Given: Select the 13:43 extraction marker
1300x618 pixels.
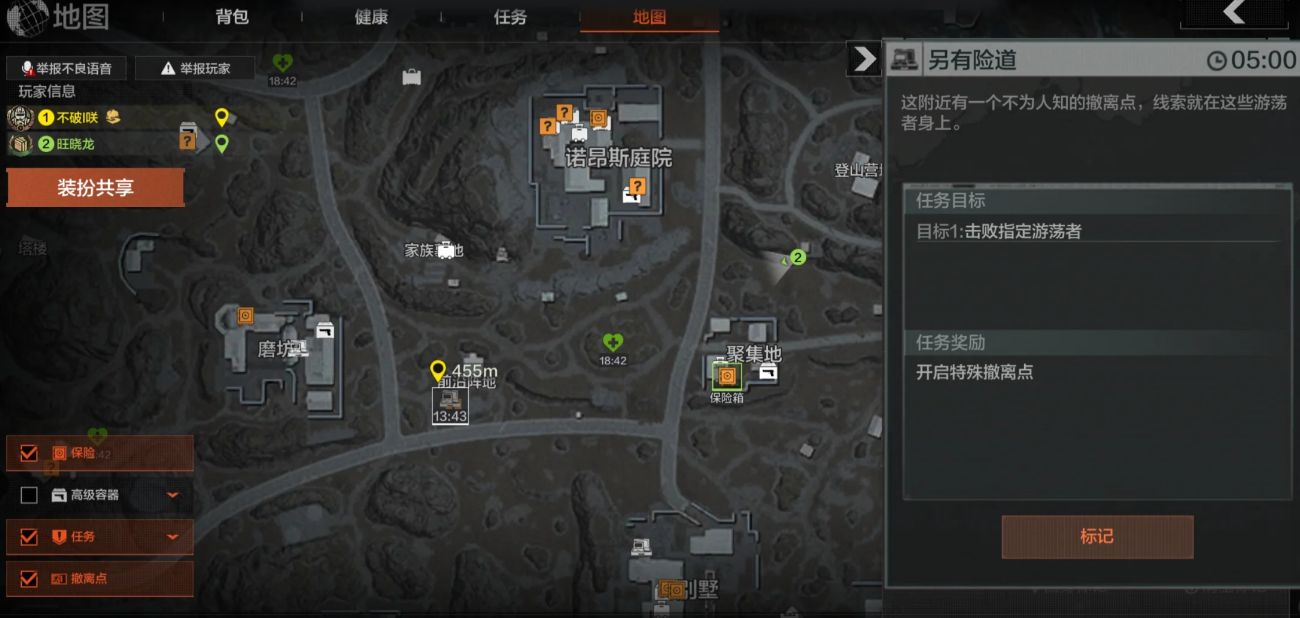Looking at the screenshot, I should coord(450,406).
